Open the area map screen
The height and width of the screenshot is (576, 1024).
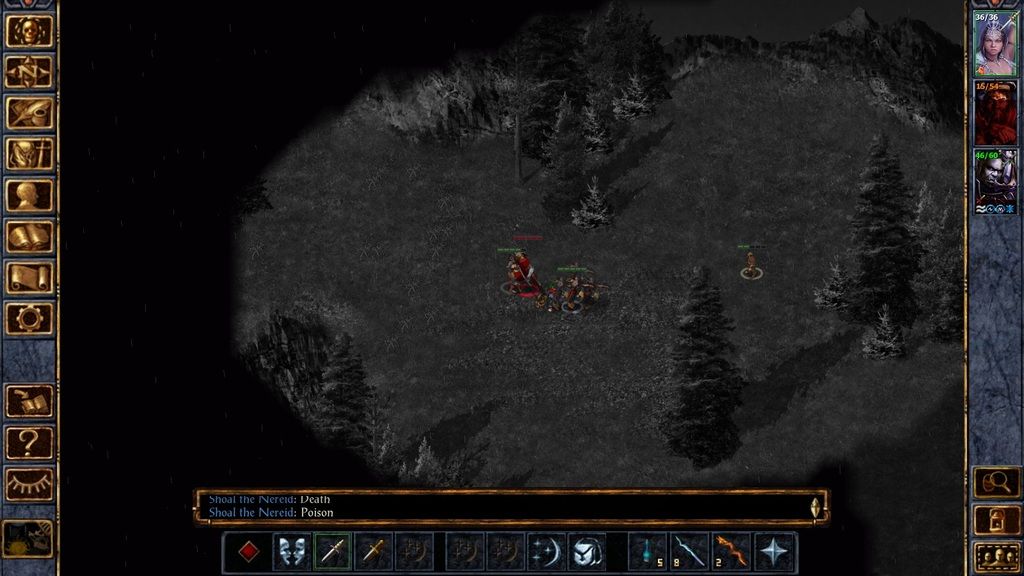click(29, 71)
